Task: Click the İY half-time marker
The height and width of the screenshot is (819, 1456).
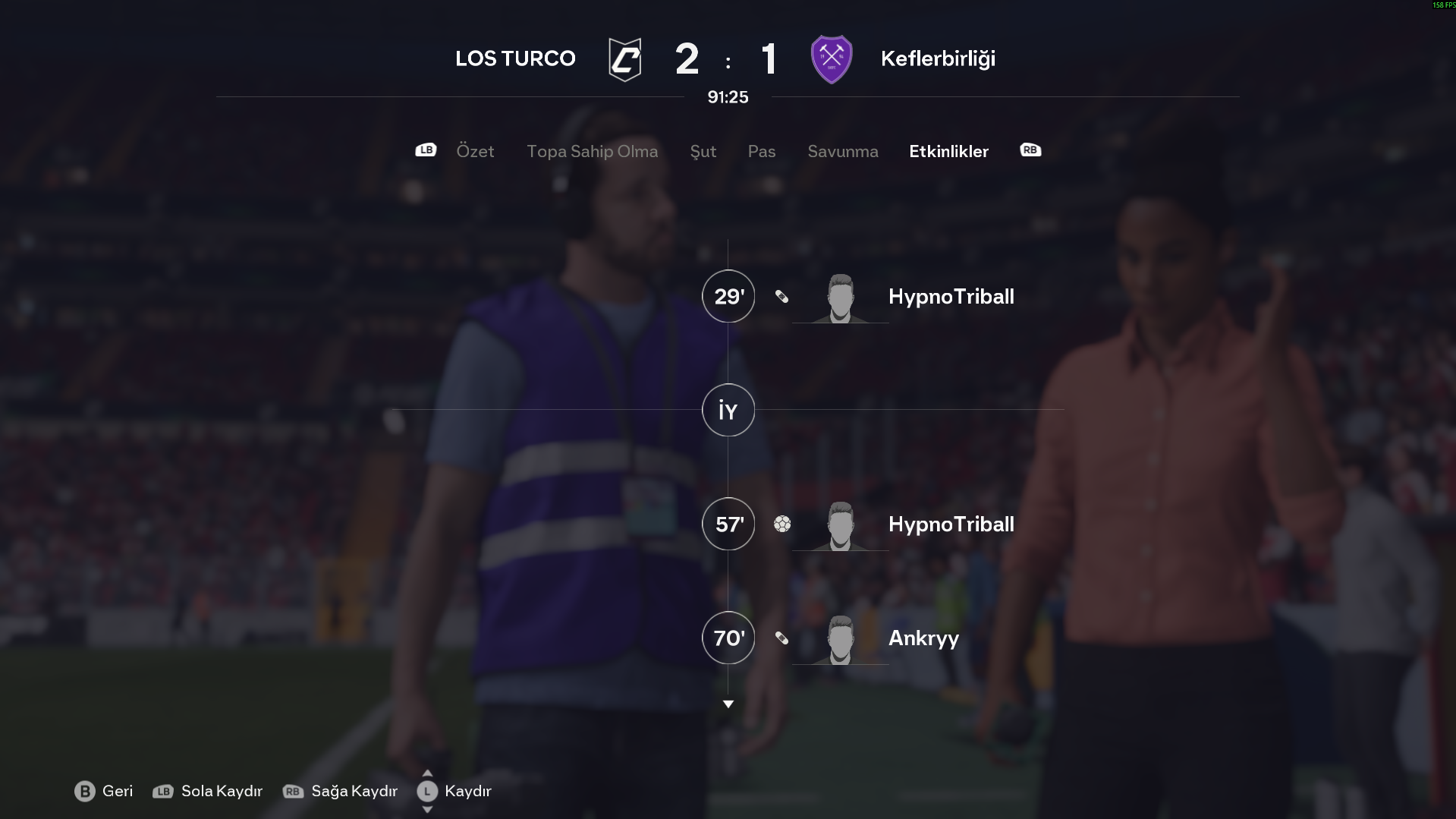Action: (x=728, y=411)
